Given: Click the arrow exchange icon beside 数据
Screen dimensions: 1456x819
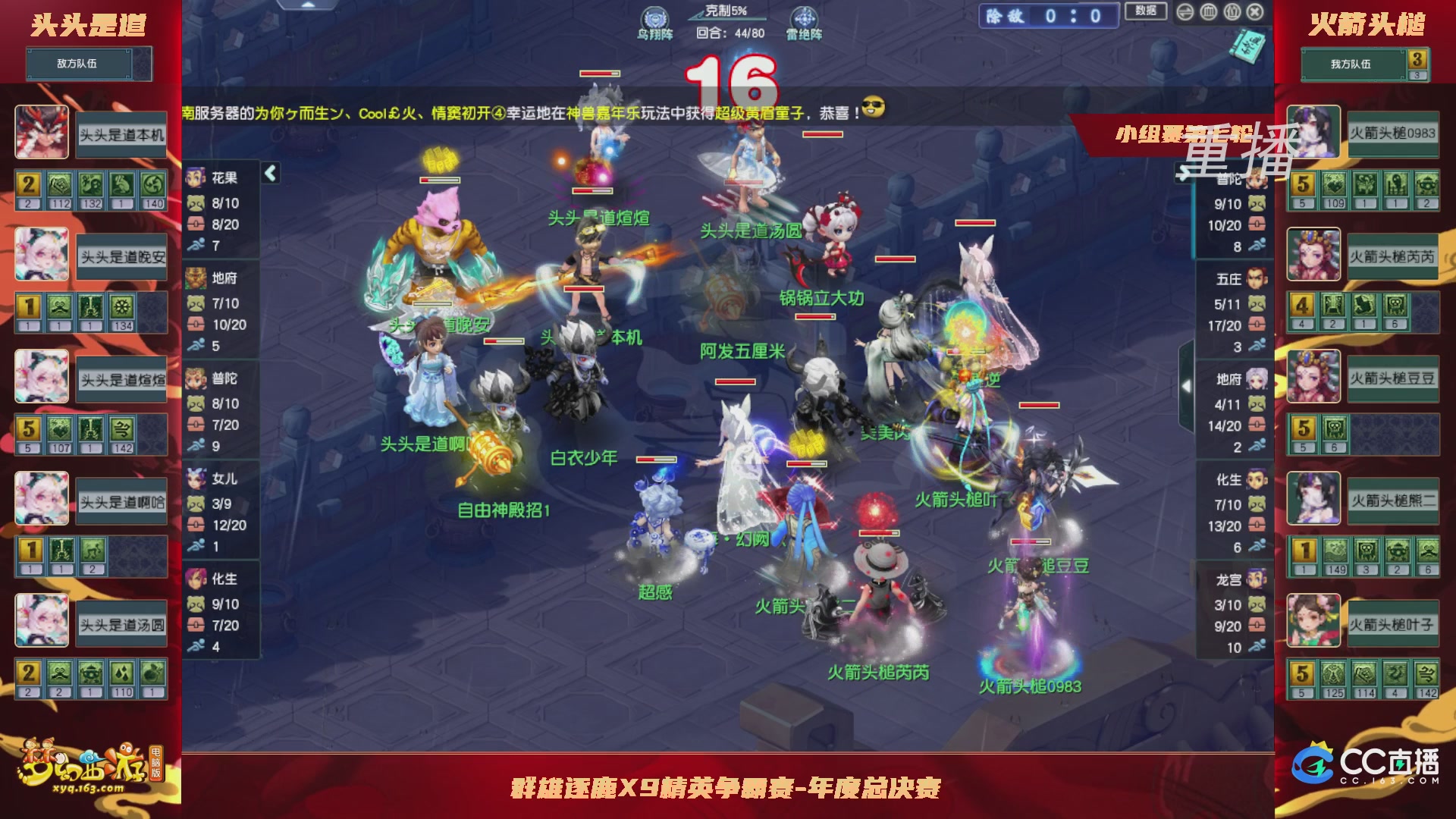Looking at the screenshot, I should click(1185, 12).
